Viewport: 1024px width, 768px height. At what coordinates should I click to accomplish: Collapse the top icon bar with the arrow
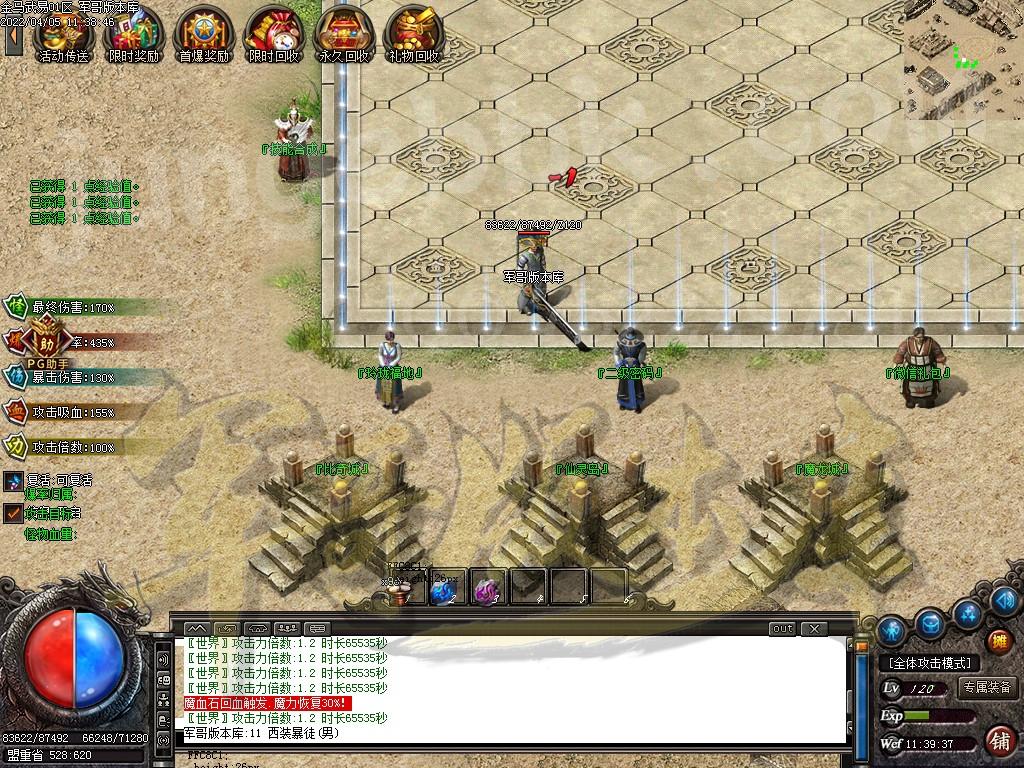coord(13,36)
